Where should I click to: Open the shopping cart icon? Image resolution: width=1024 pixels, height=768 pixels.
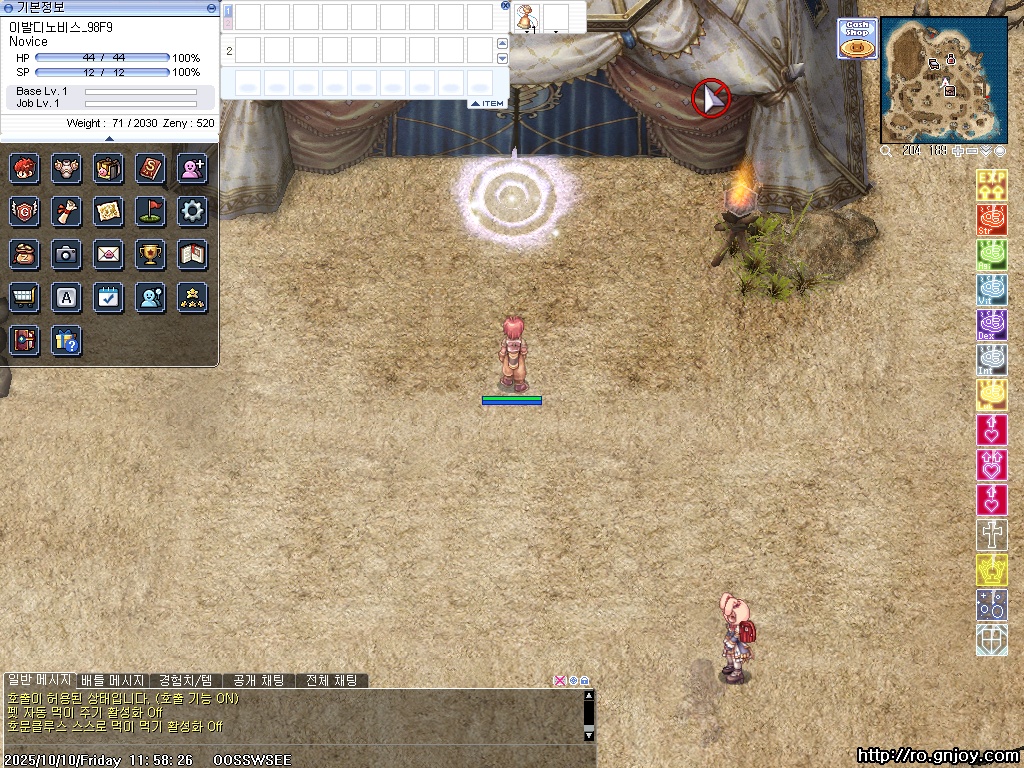click(x=24, y=297)
